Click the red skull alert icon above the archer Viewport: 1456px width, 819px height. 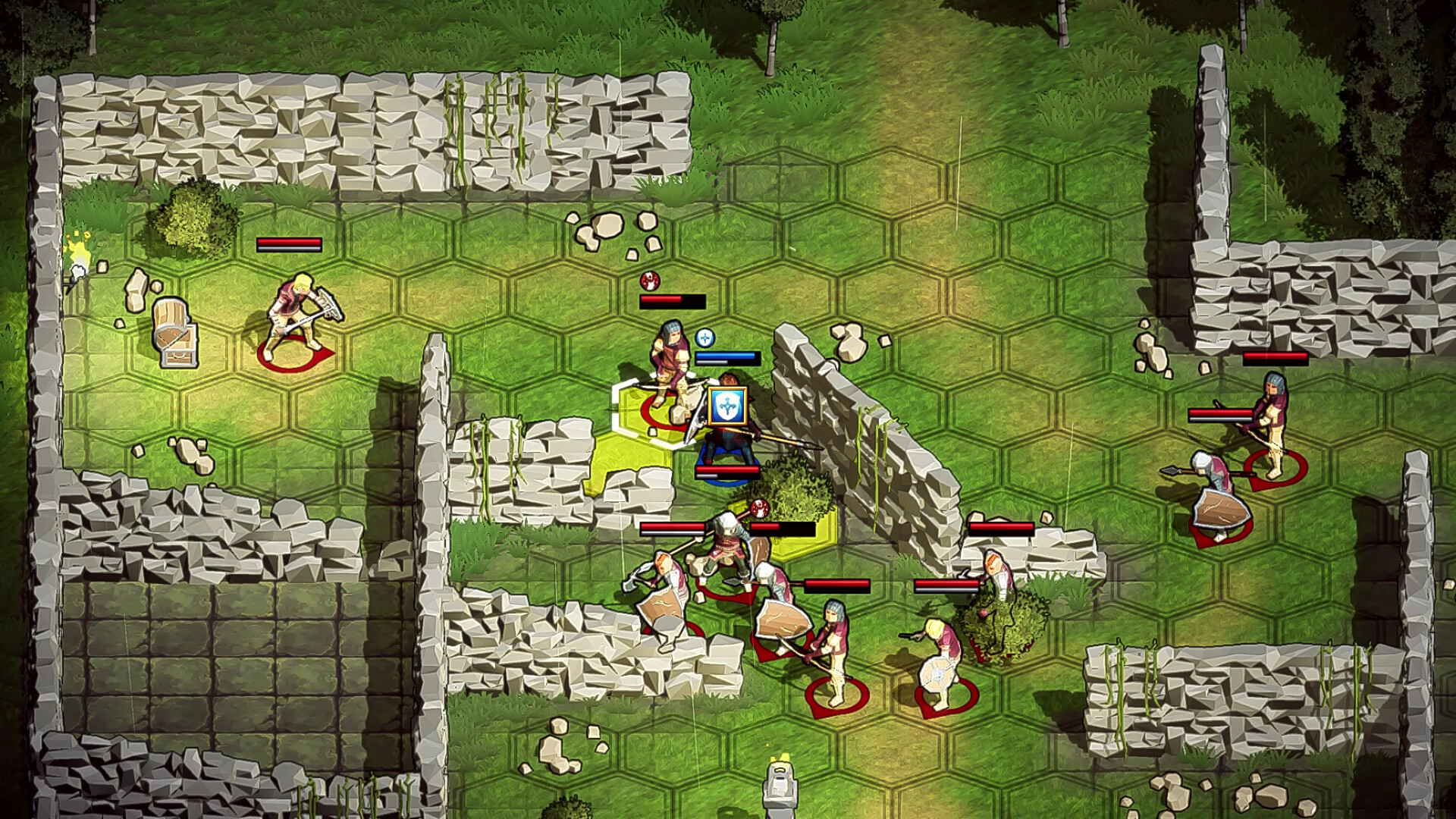point(649,282)
